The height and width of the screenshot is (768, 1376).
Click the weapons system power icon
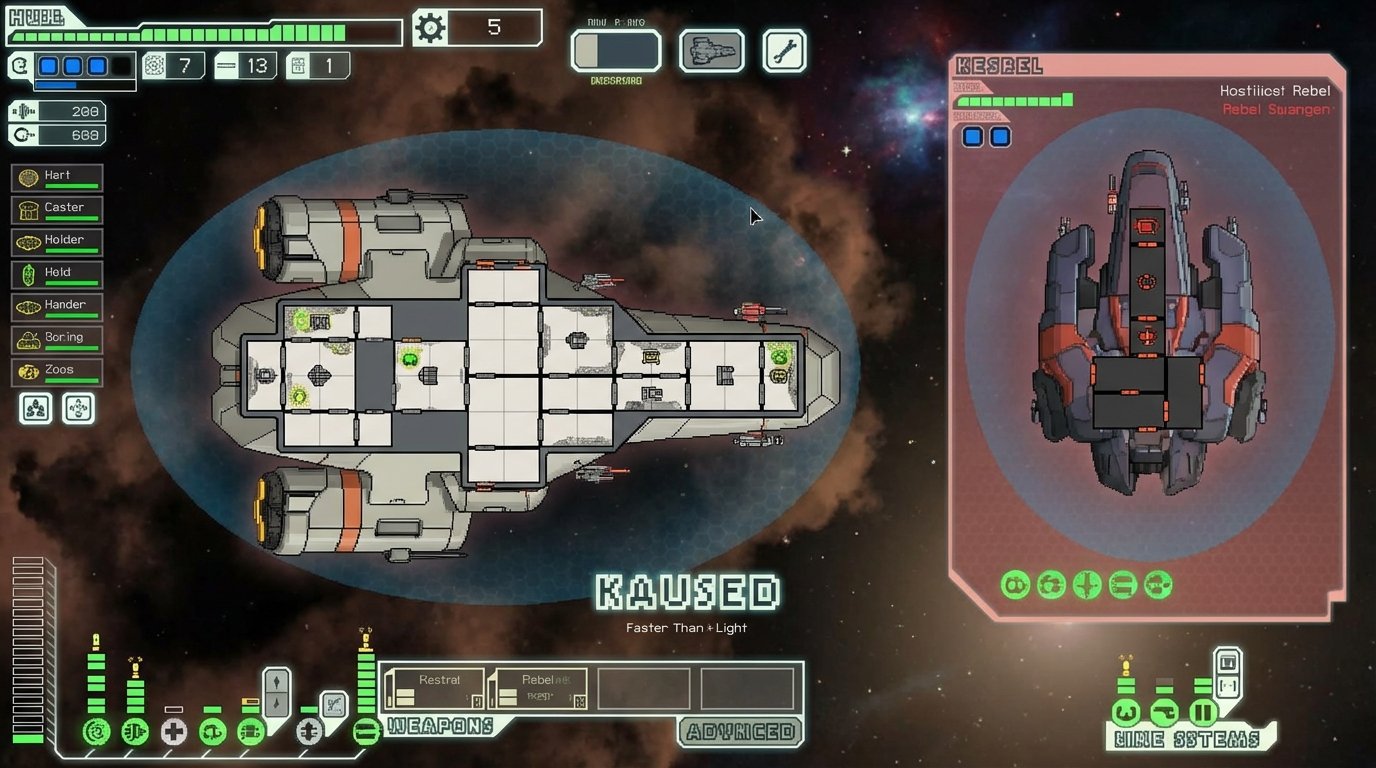click(x=366, y=731)
